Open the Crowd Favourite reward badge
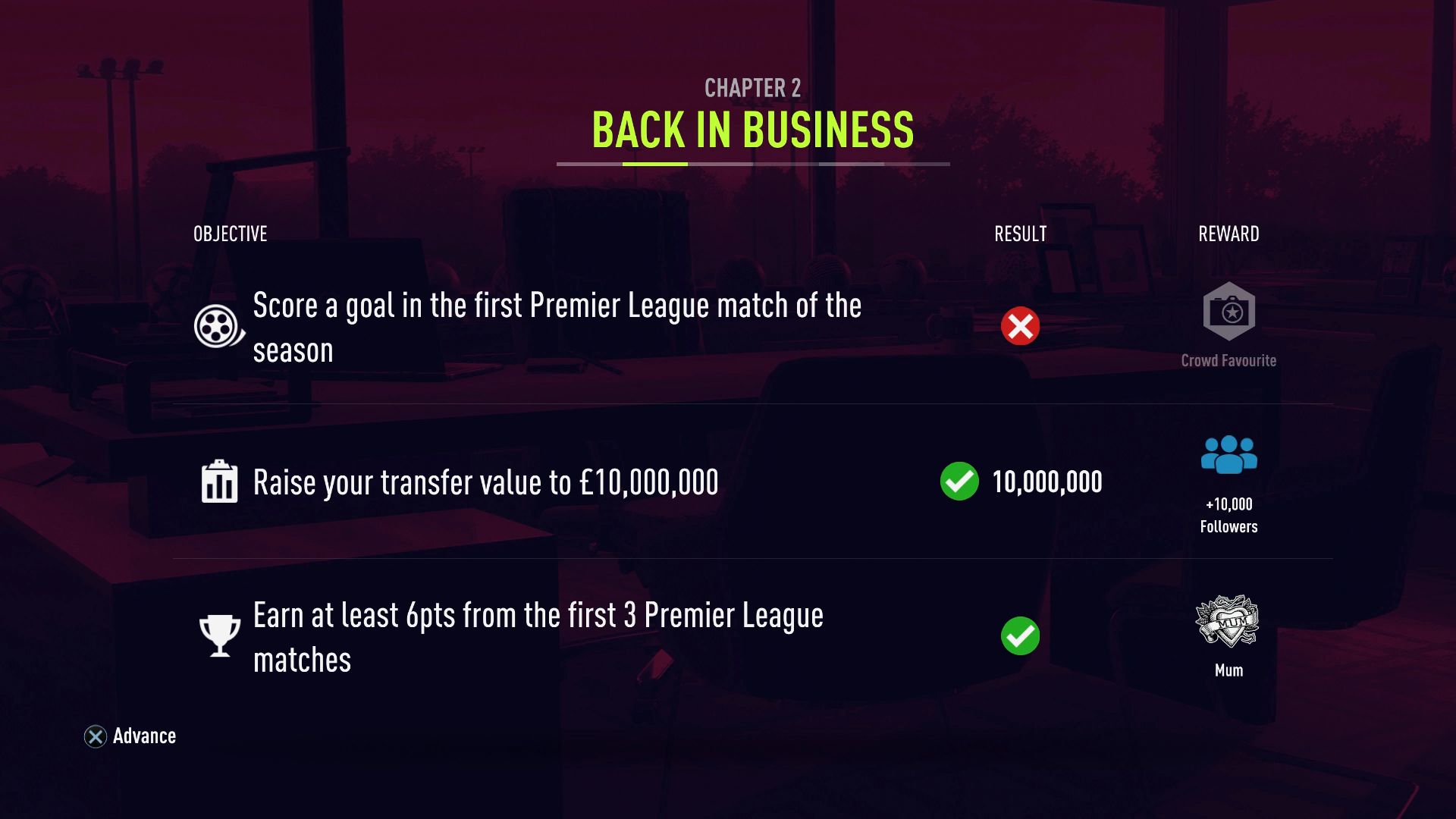The height and width of the screenshot is (819, 1456). point(1228,310)
